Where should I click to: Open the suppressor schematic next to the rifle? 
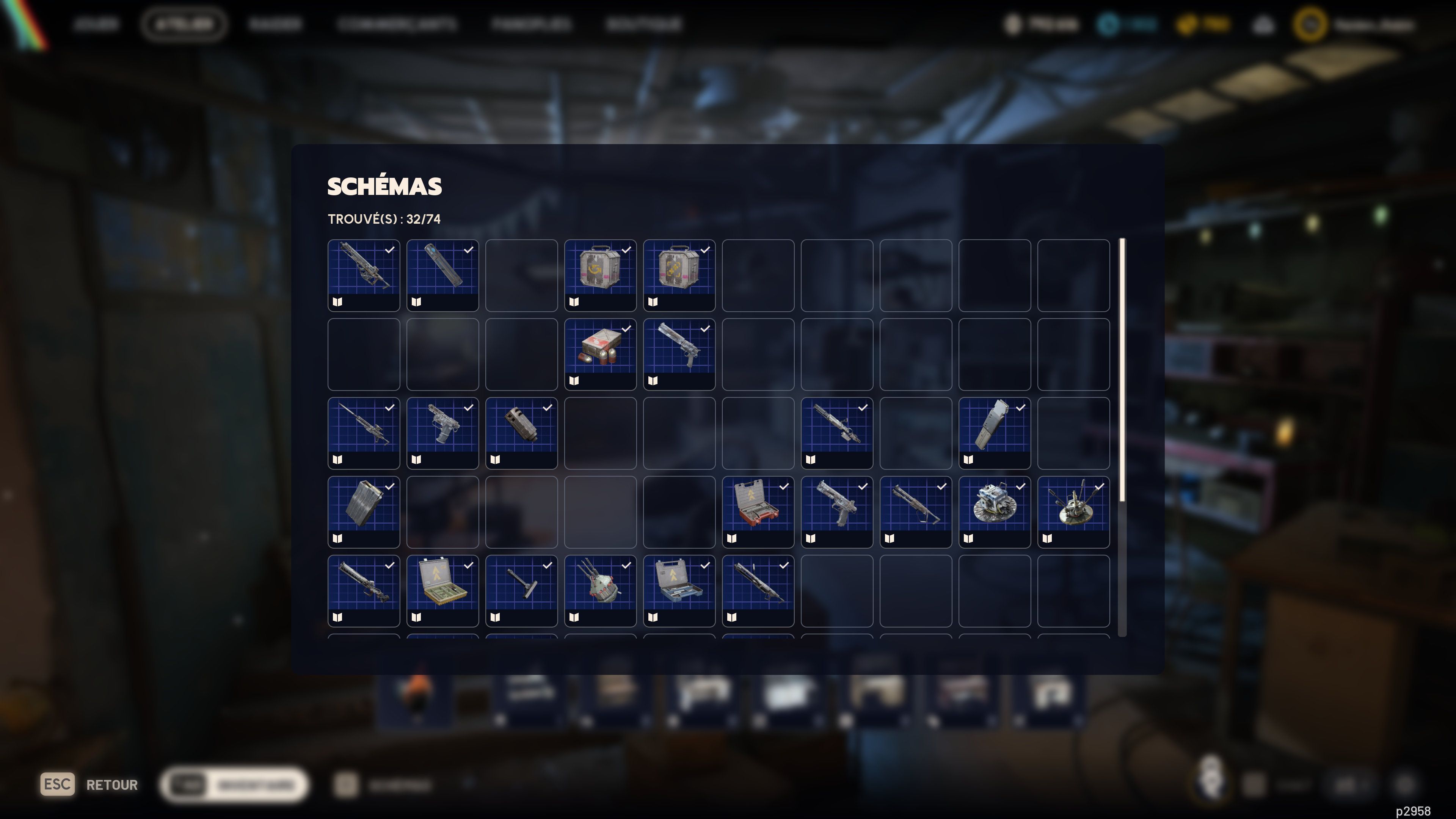click(442, 275)
